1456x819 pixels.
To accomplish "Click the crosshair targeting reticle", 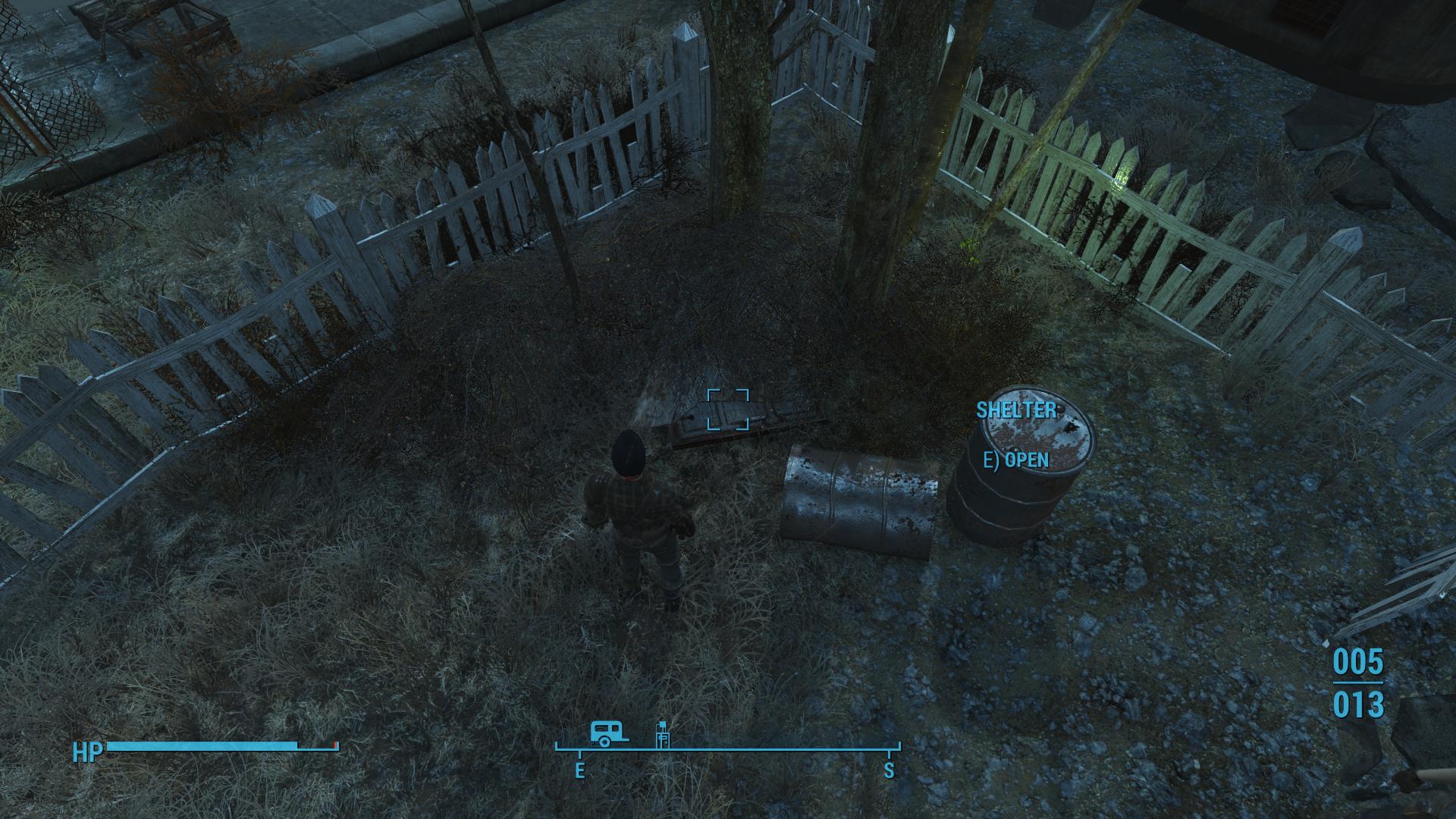I will pos(728,409).
